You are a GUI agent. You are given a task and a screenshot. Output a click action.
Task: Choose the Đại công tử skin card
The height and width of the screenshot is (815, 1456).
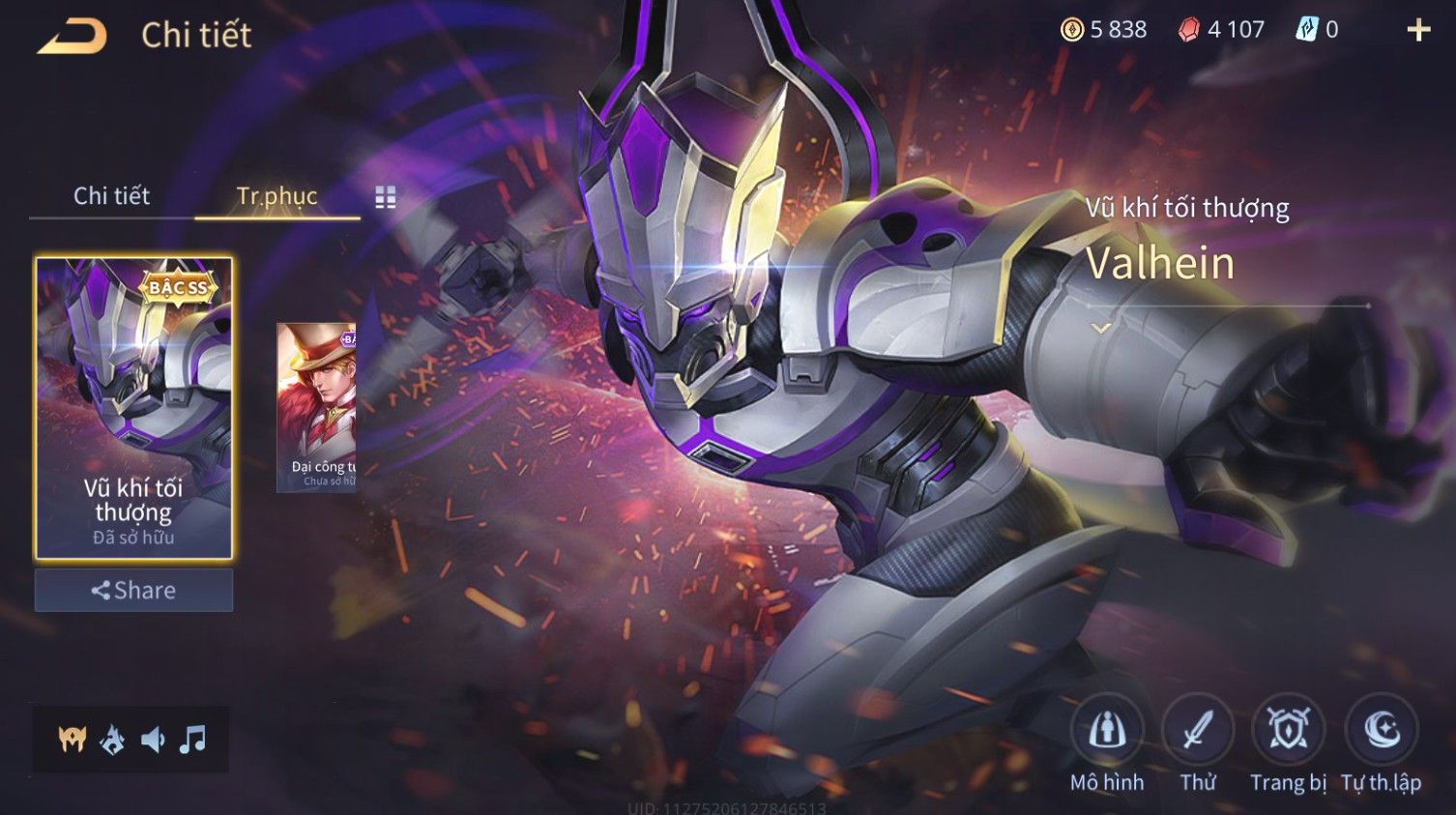(x=317, y=407)
